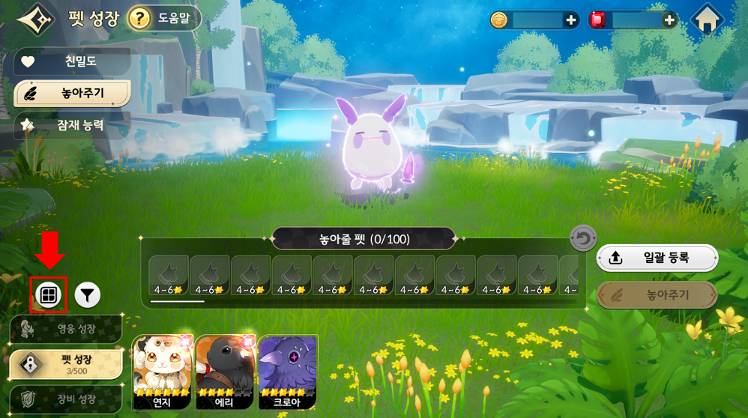Add gold with the coin plus button
The image size is (748, 418).
point(571,19)
